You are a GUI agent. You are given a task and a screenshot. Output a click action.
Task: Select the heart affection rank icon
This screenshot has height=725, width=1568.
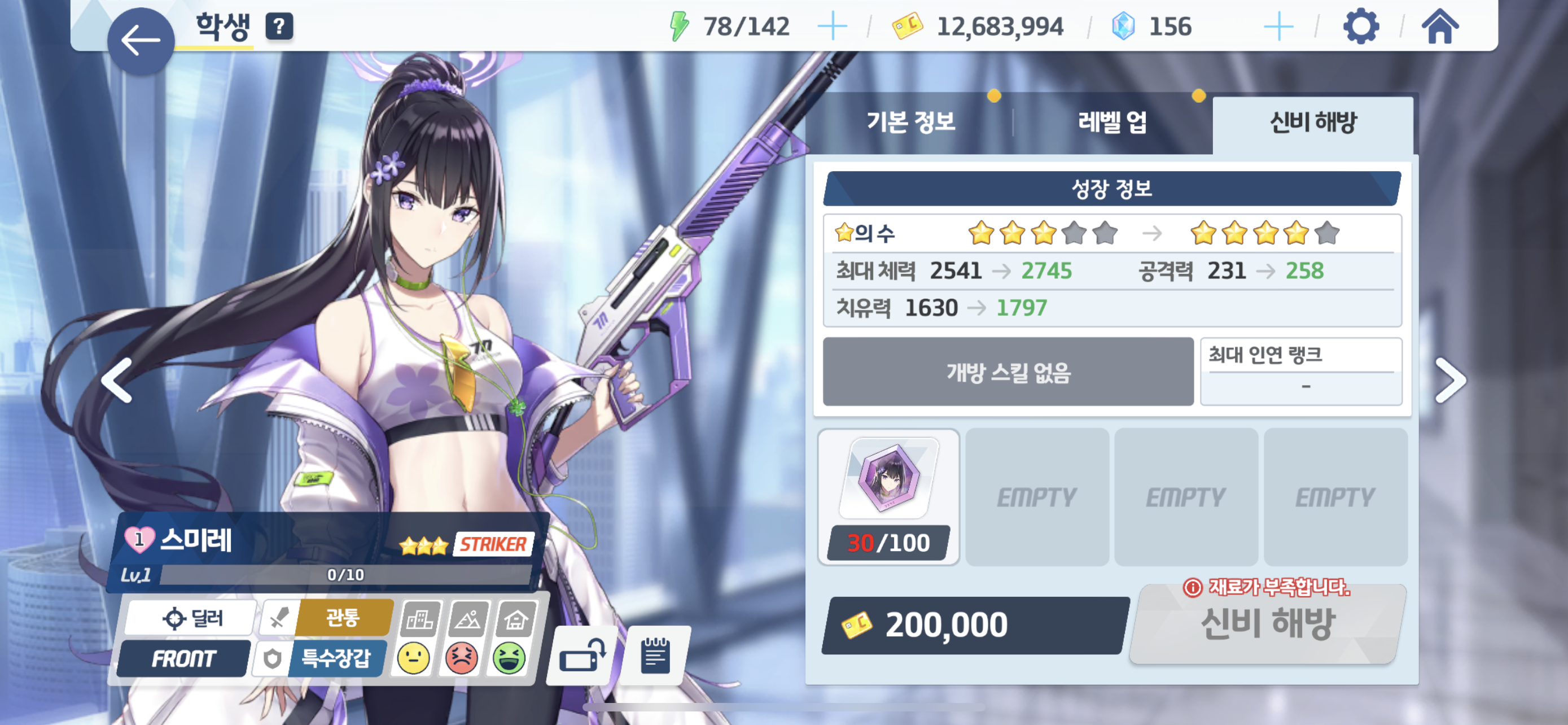point(139,539)
